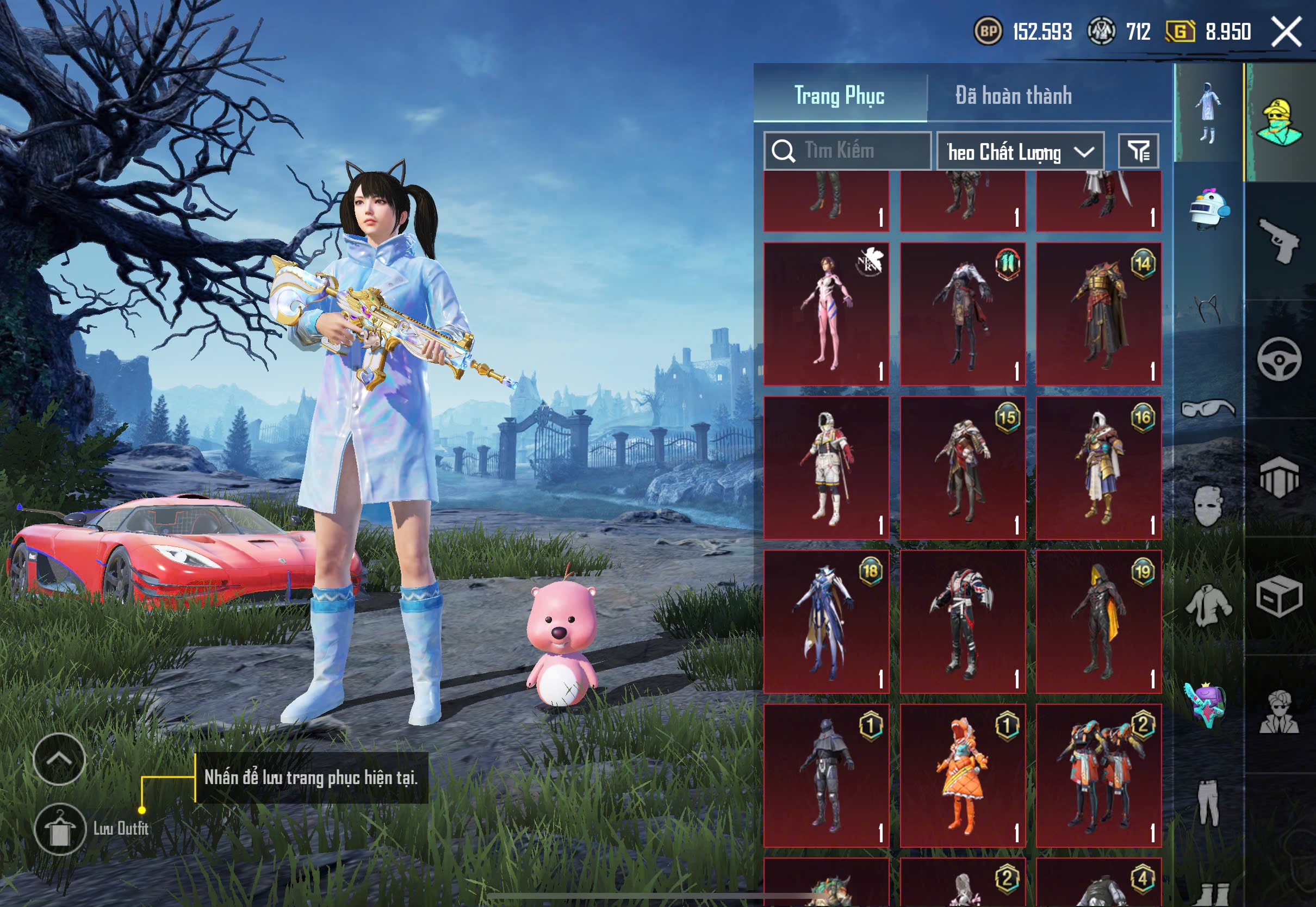Screen dimensions: 1316x907
Task: Pick the outfit with the 16 badge
Action: pyautogui.click(x=1098, y=468)
